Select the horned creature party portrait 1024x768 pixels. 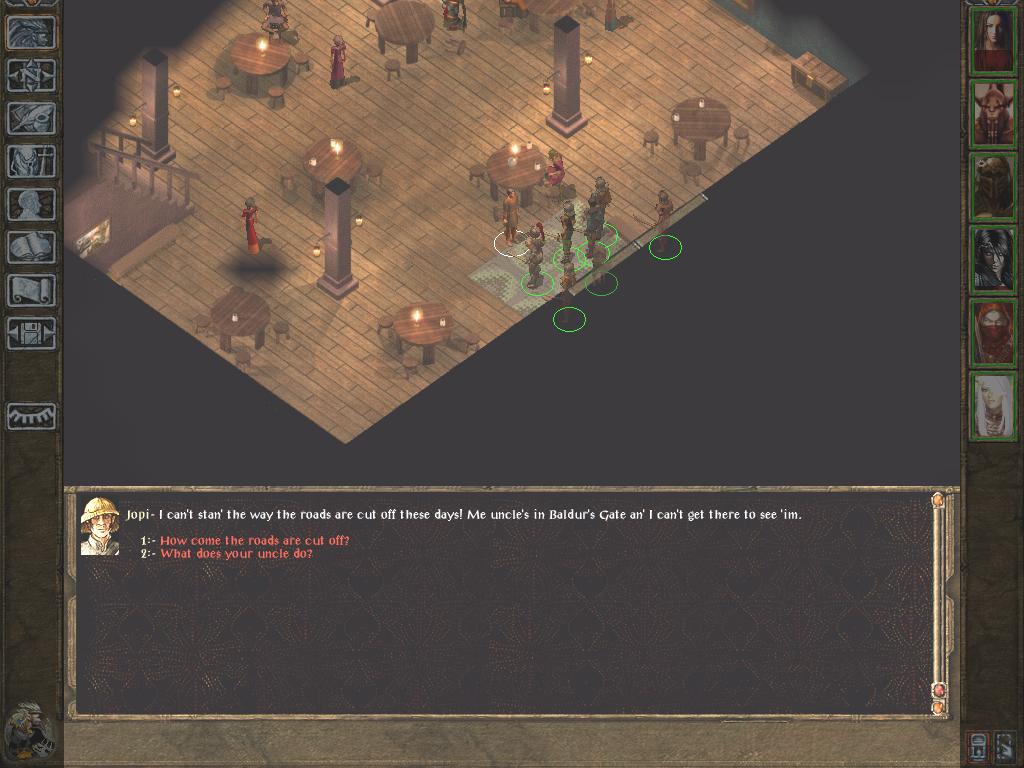coord(993,115)
